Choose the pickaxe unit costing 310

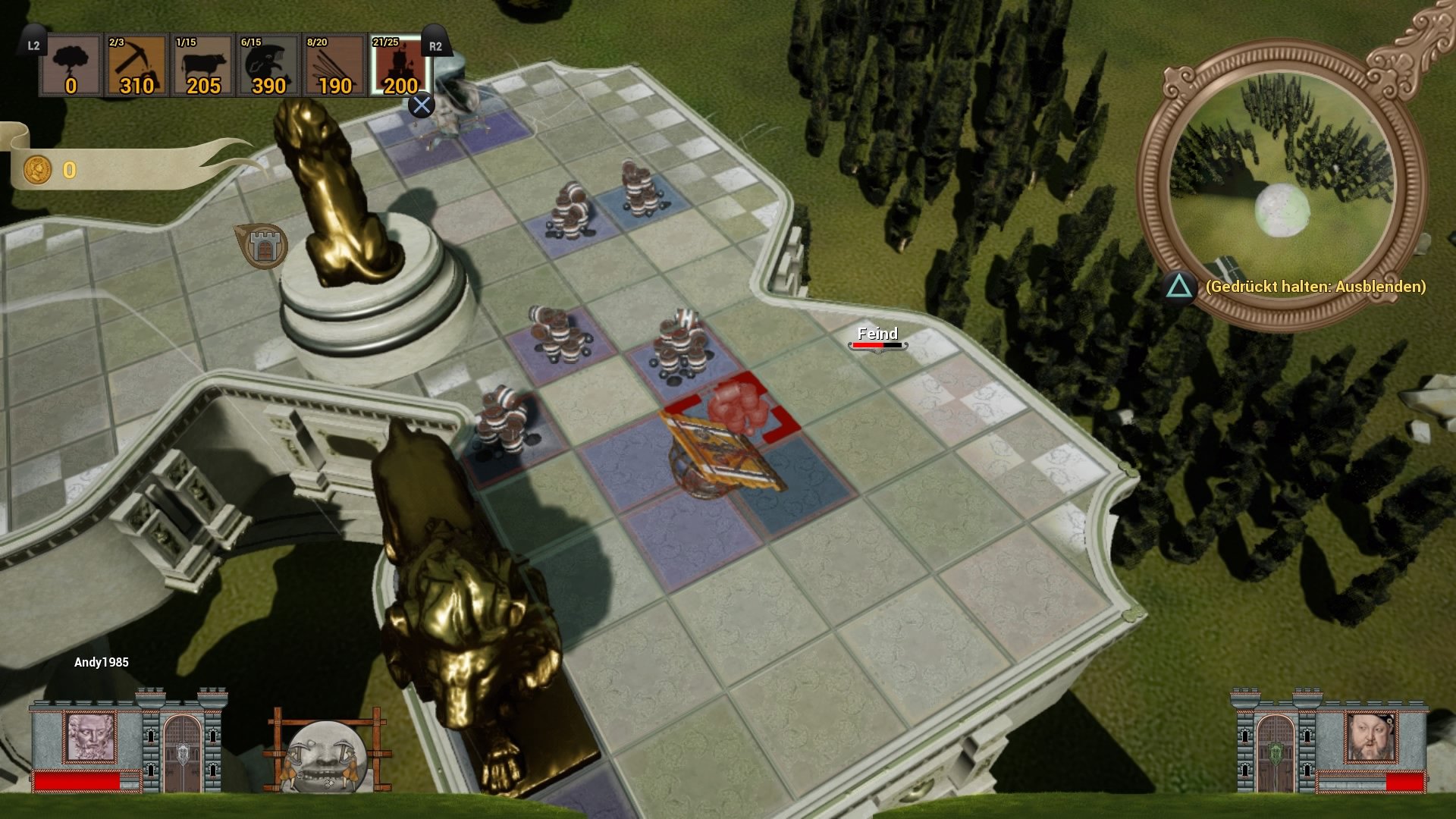tap(136, 67)
